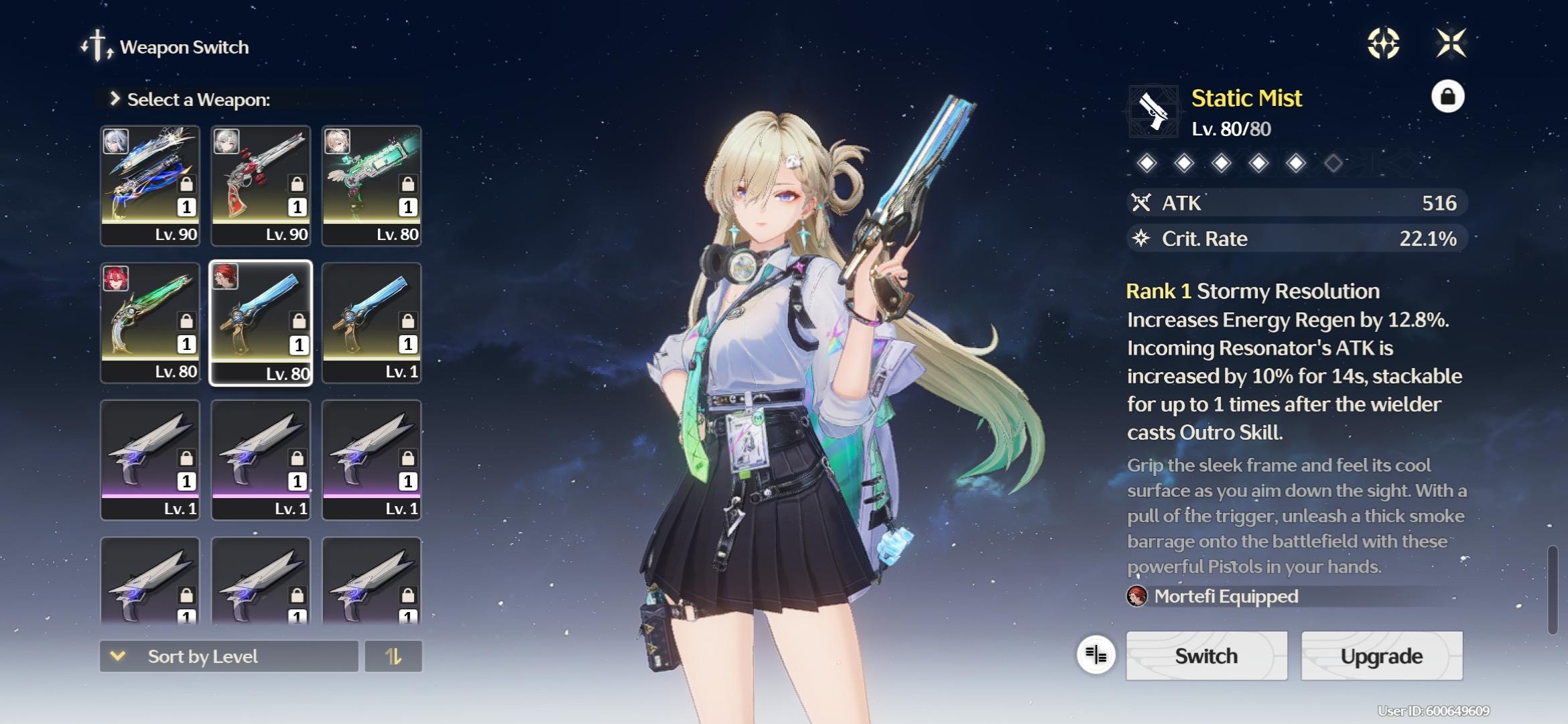The height and width of the screenshot is (724, 1568).
Task: Reverse the weapon sort order
Action: (393, 656)
